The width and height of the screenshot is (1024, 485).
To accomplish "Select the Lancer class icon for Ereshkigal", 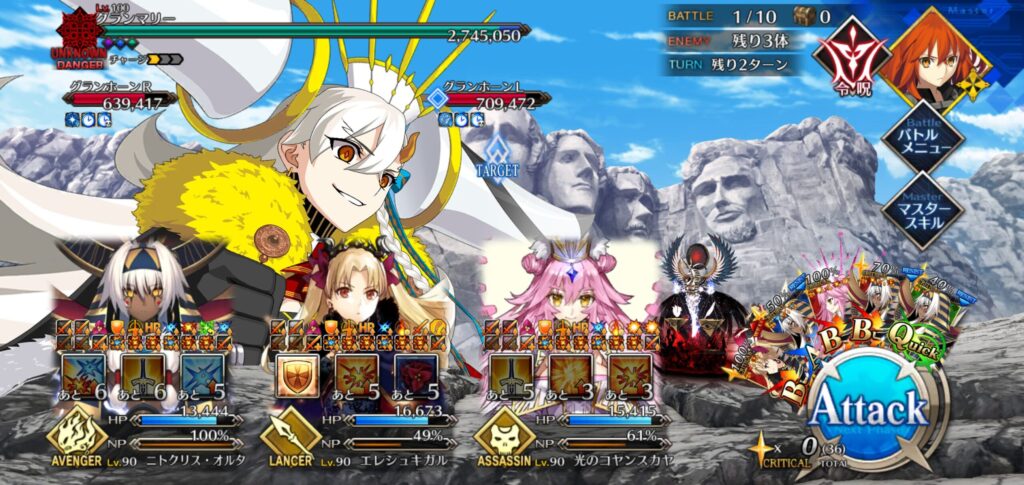I will (x=286, y=433).
